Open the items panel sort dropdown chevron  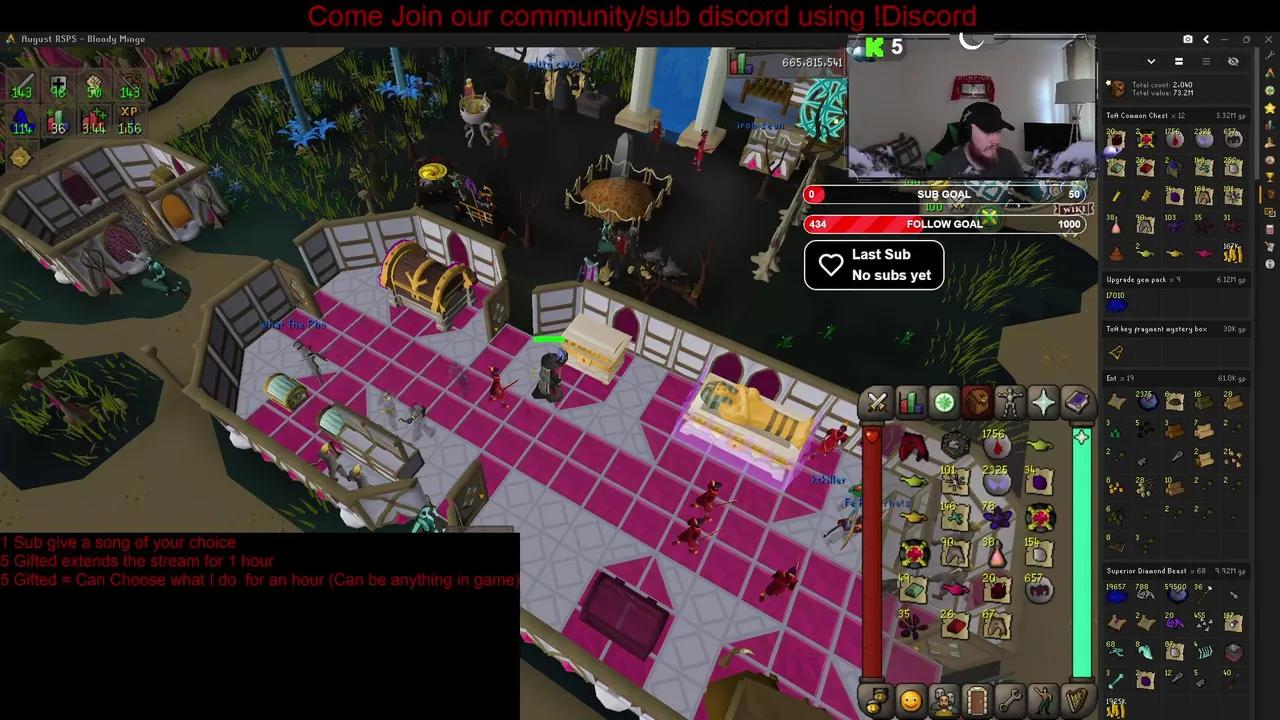[1151, 61]
